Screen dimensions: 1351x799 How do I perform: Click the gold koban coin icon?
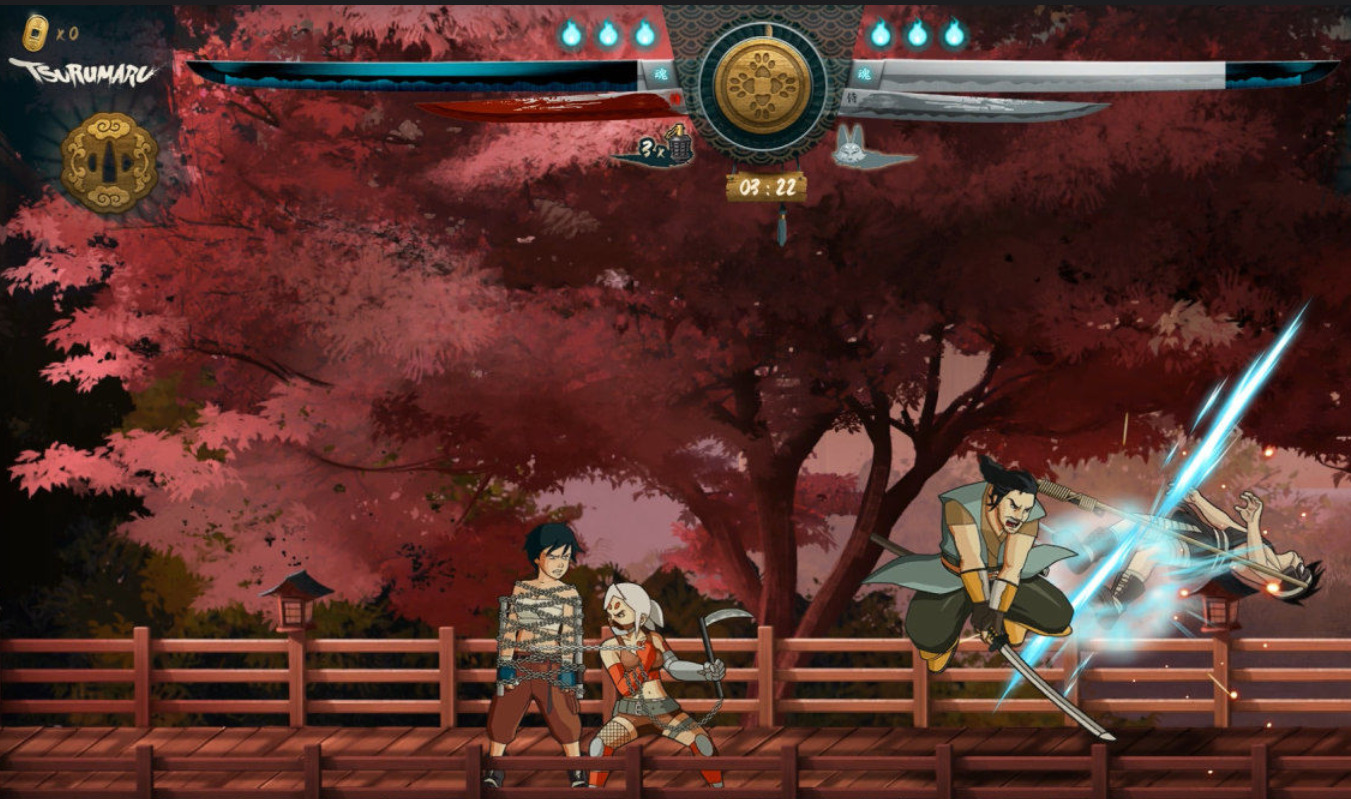[35, 33]
